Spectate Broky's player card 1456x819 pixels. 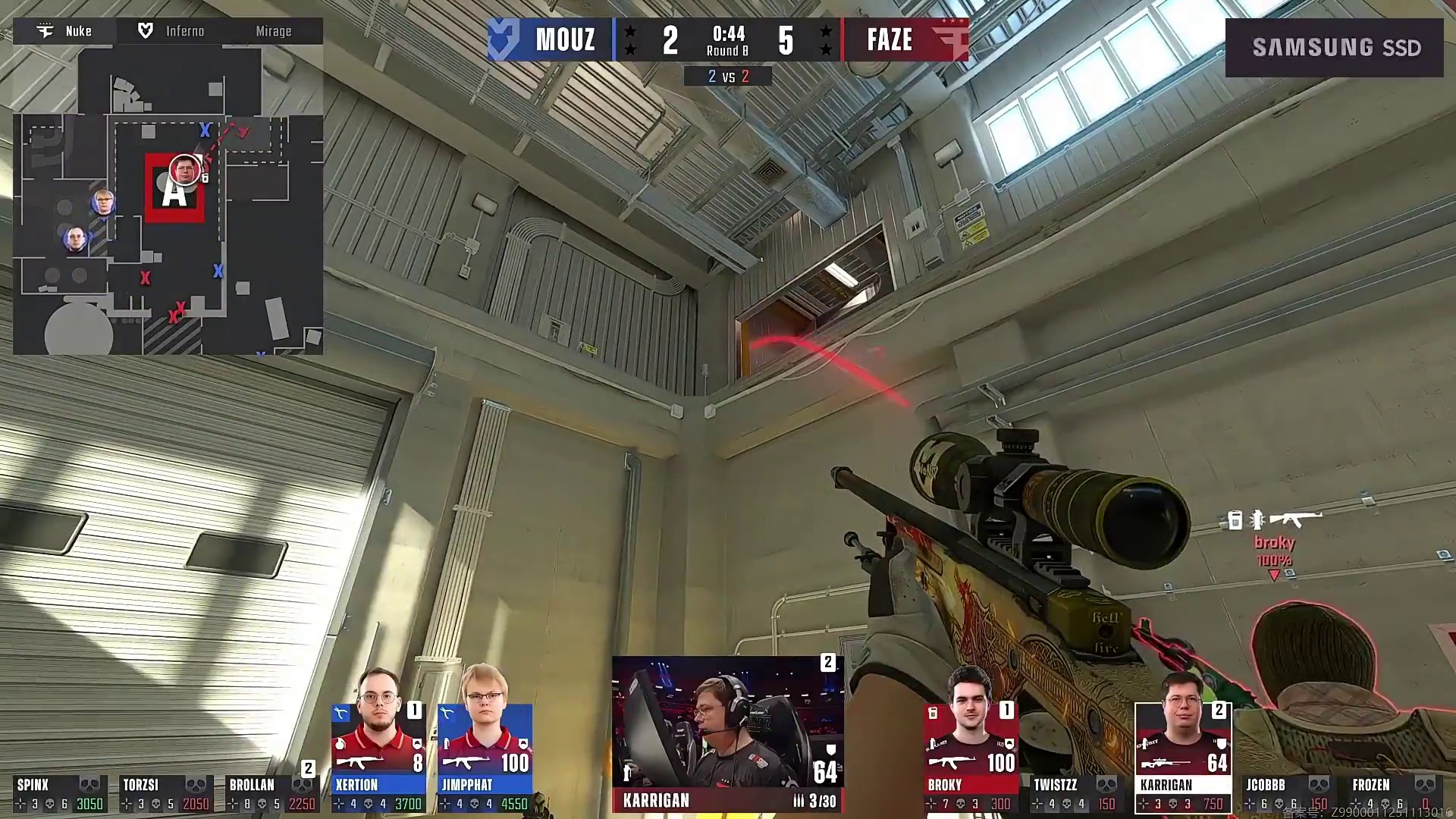click(970, 758)
